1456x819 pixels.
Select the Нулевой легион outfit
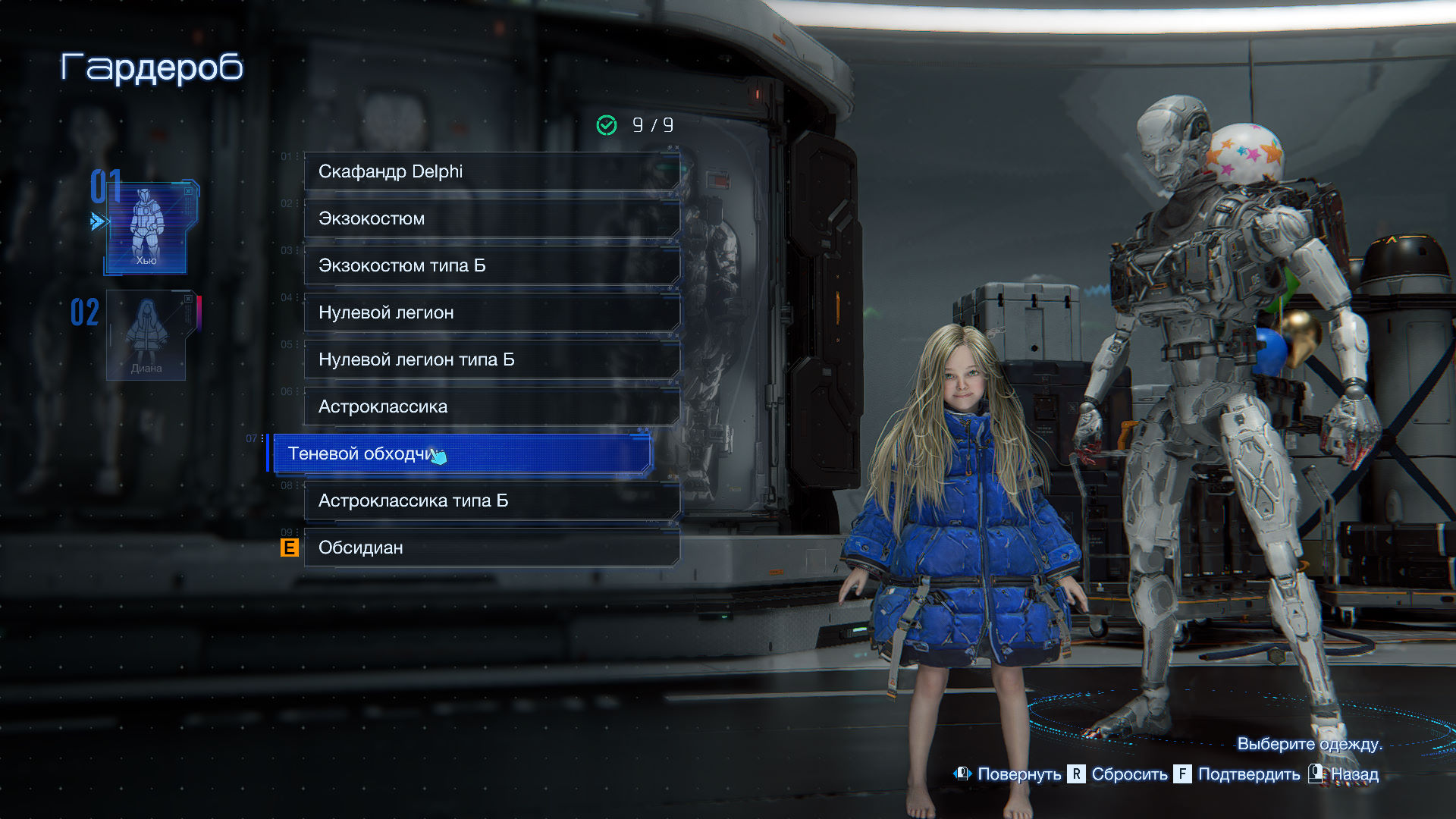pyautogui.click(x=491, y=312)
